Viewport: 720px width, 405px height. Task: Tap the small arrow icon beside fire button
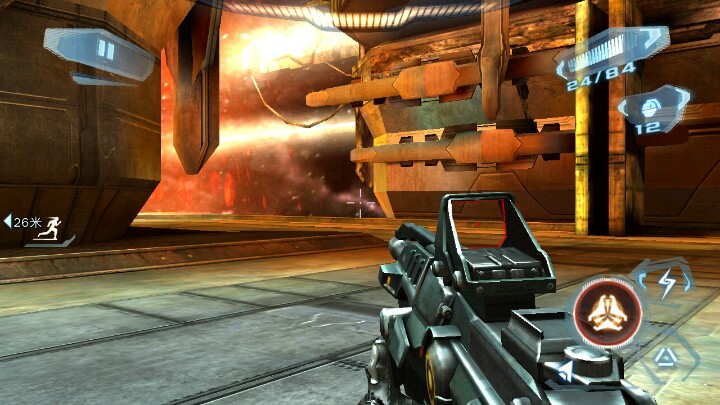pos(566,372)
